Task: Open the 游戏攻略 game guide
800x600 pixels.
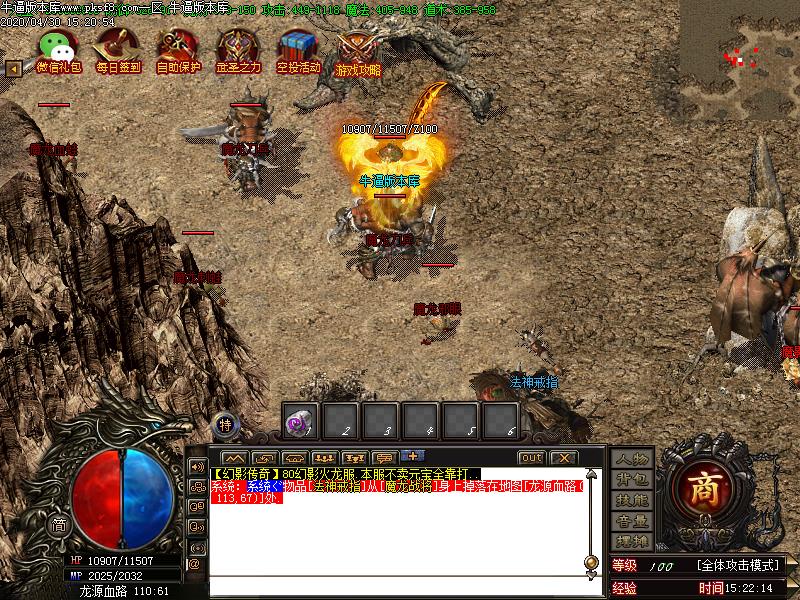Action: [357, 49]
